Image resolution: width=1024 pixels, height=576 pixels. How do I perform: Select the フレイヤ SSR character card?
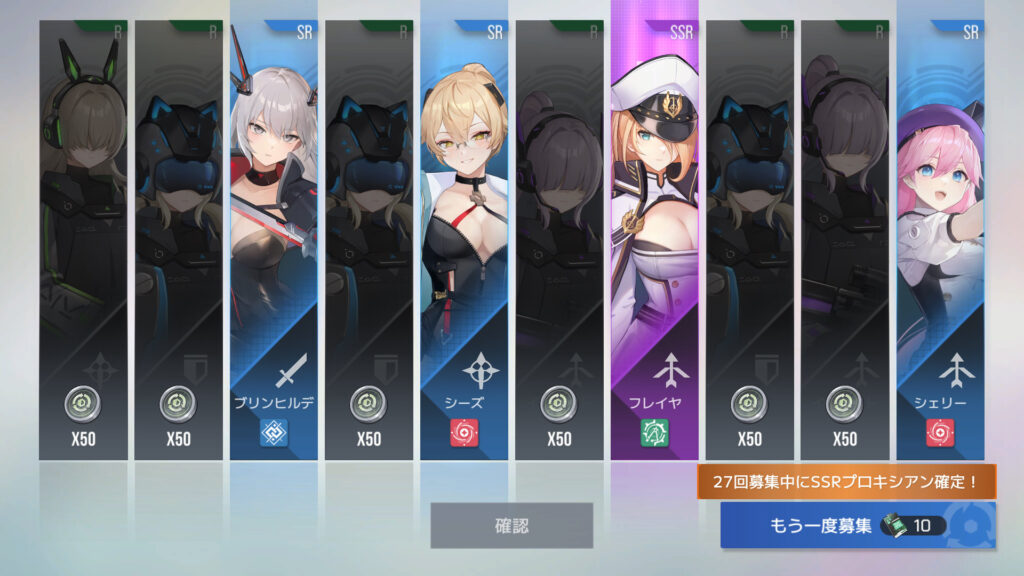(655, 240)
